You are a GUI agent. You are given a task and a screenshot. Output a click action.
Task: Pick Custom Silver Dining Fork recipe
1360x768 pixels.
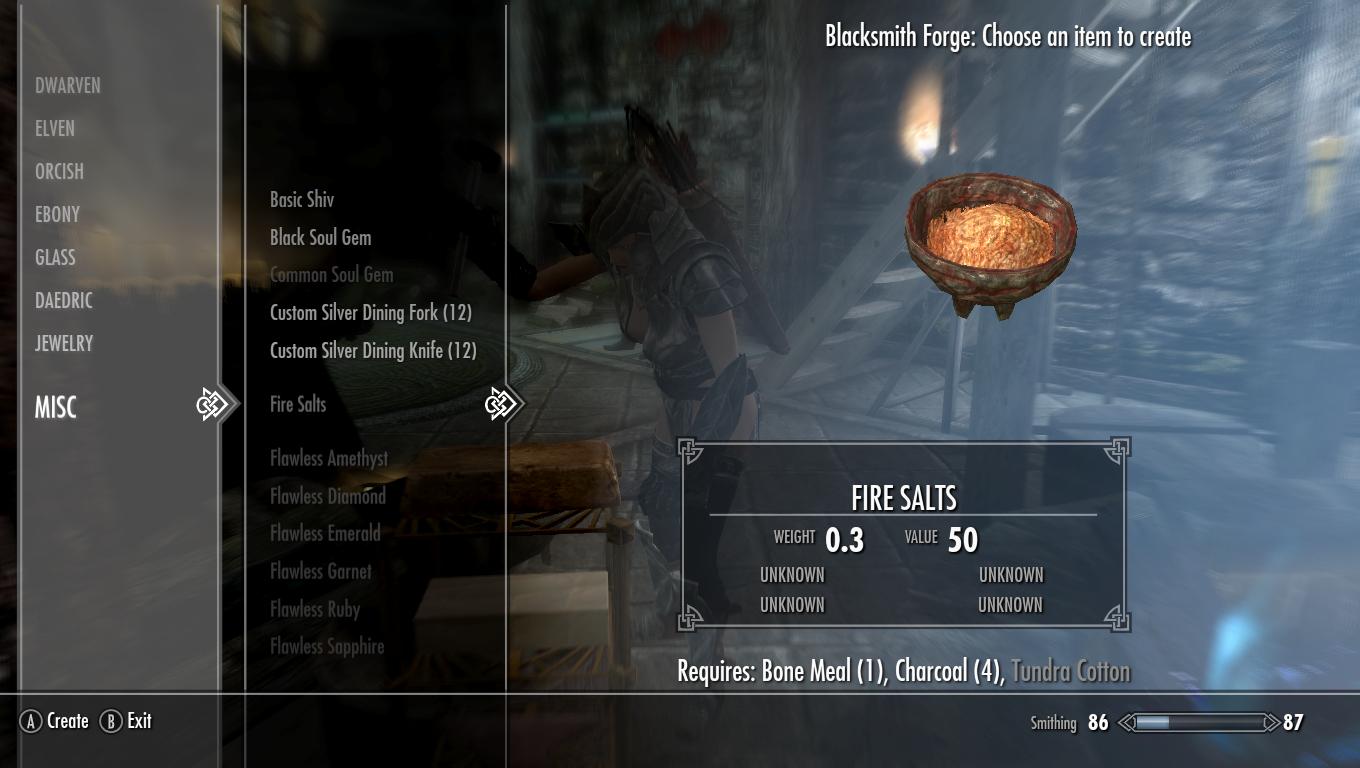[370, 313]
